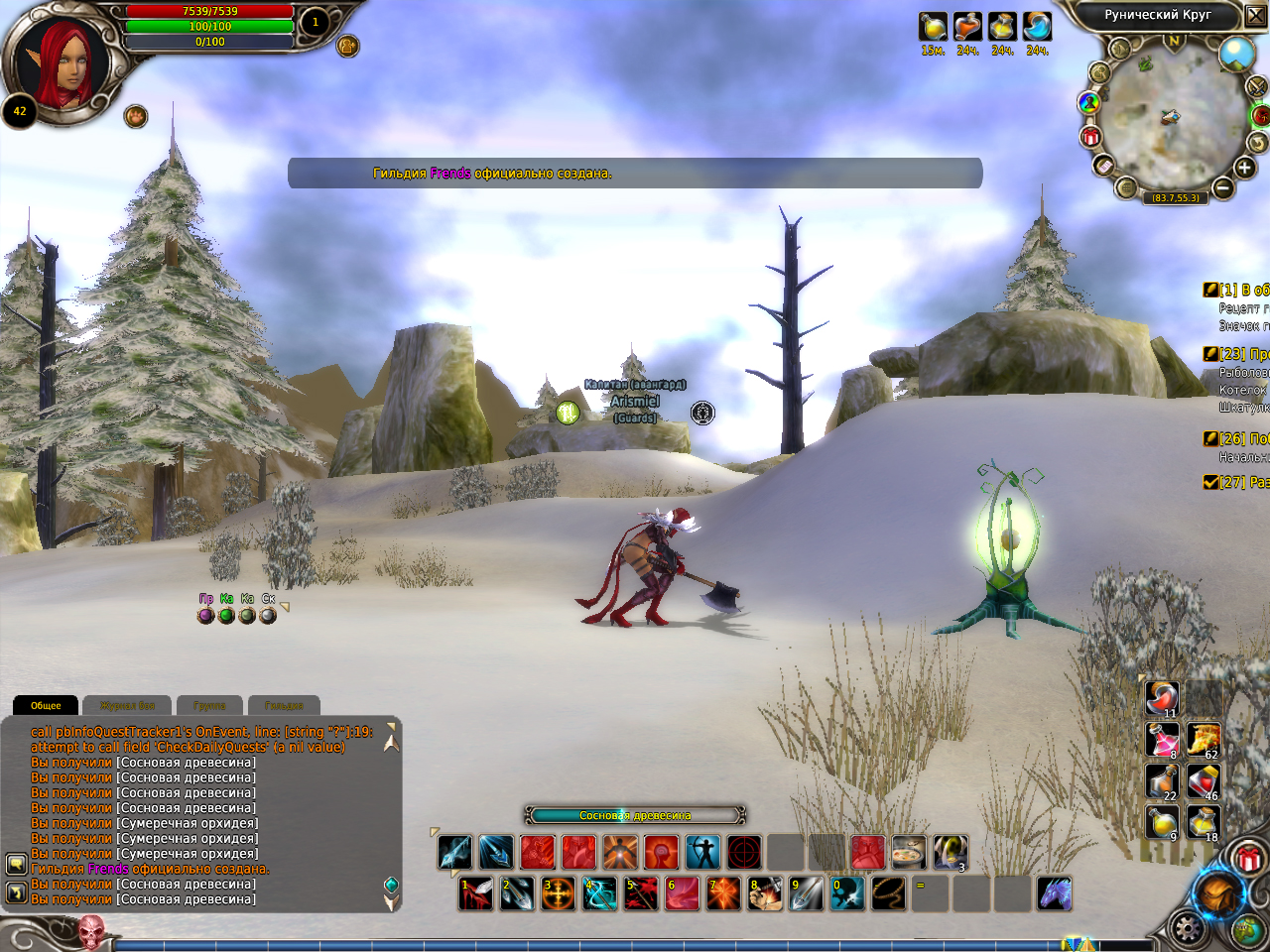
Task: Close the Рунический Круг minimap panel
Action: click(1255, 15)
